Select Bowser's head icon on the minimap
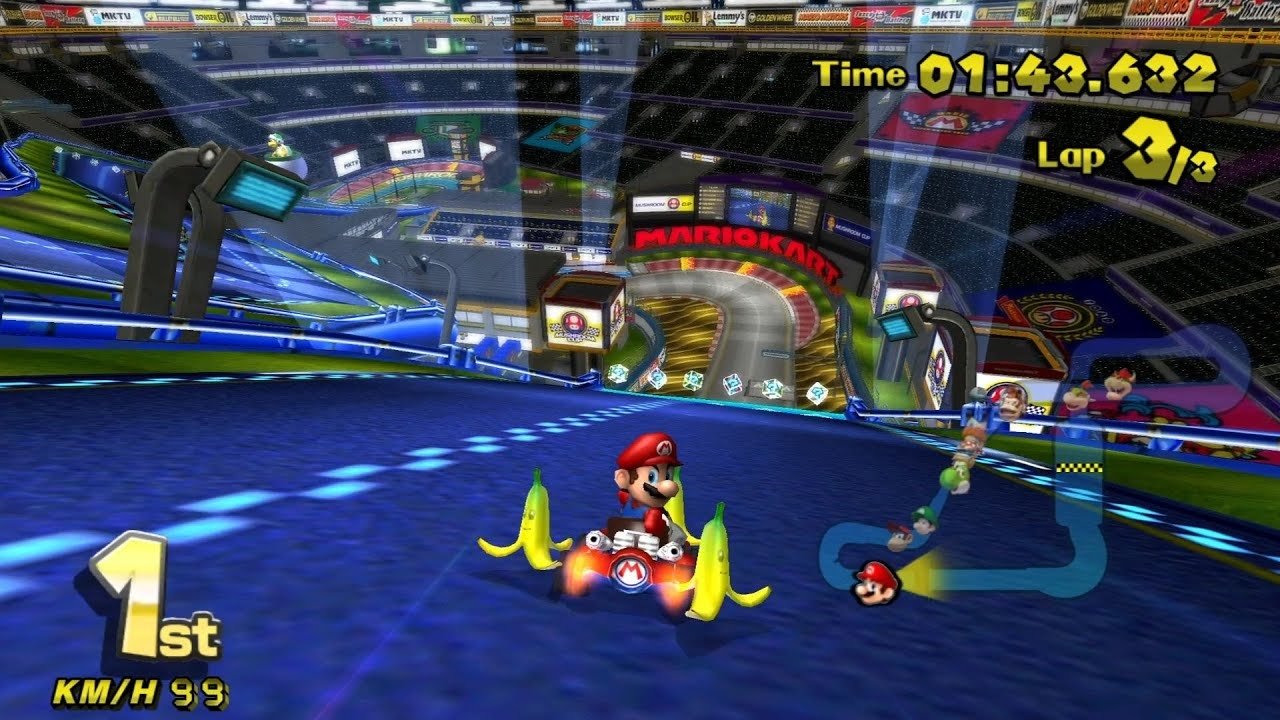The height and width of the screenshot is (720, 1280). click(x=1119, y=383)
